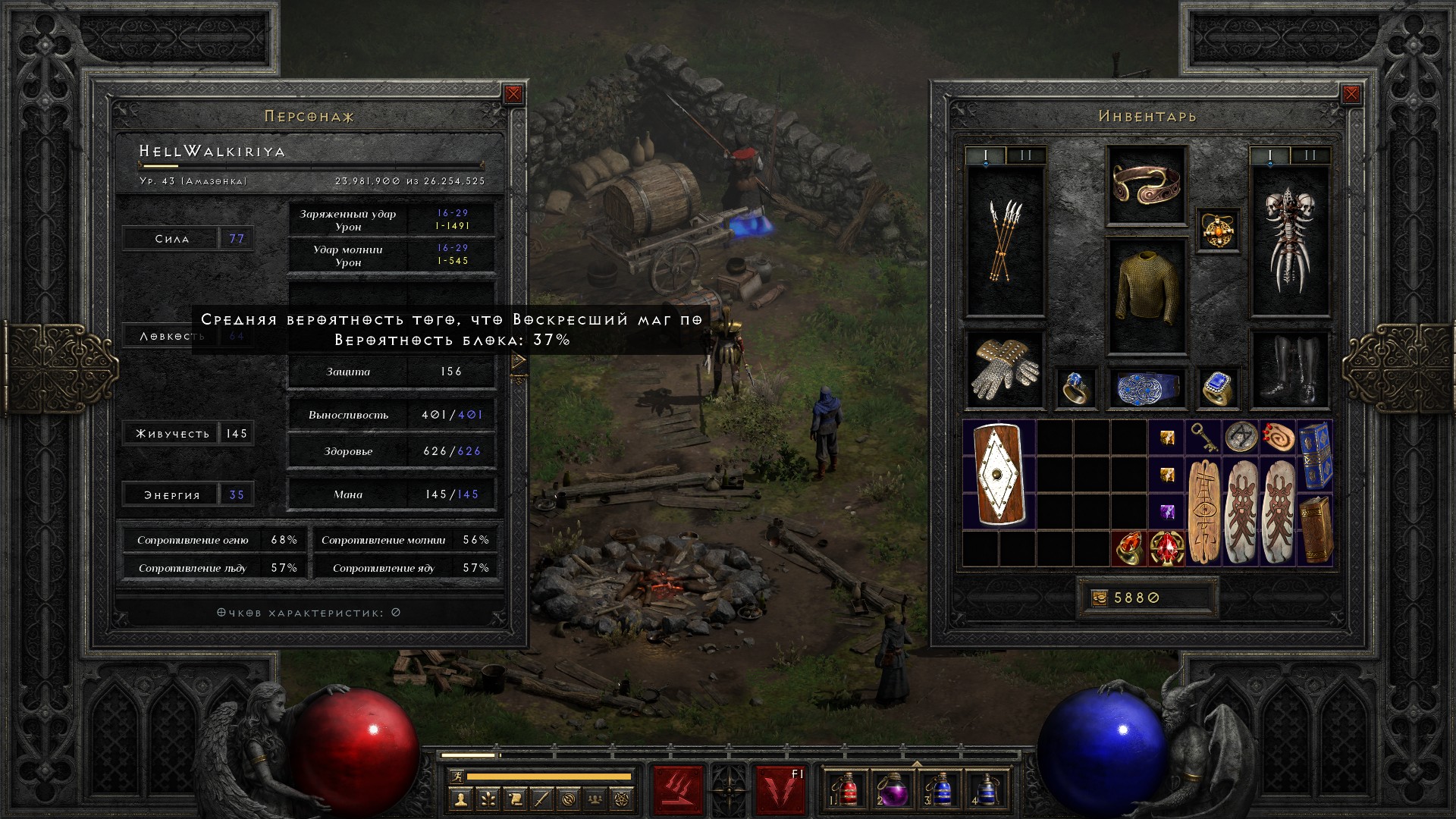Pick the purple amethyst gem
1456x819 pixels.
tap(1166, 511)
